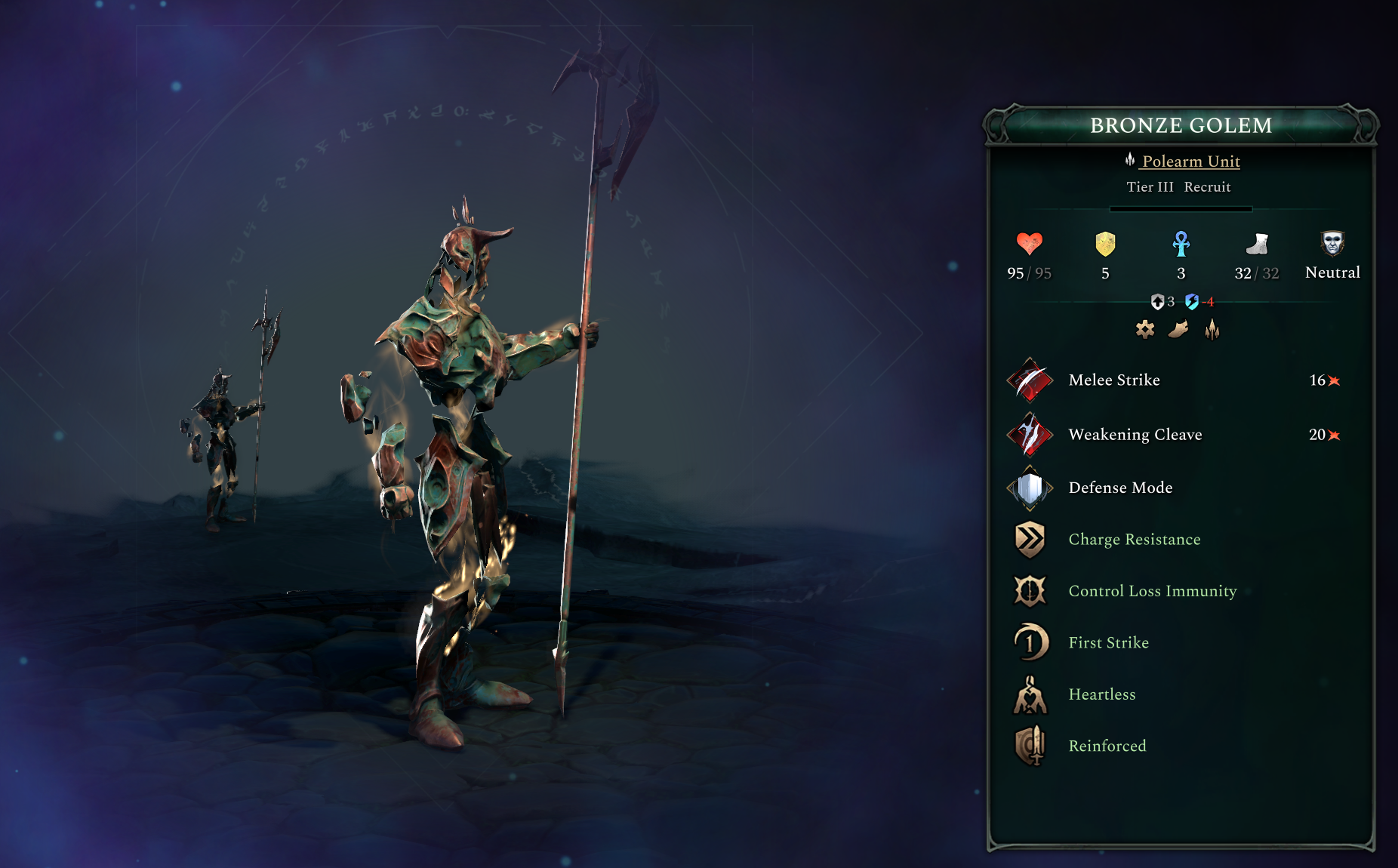Click the lightning shield weakness icon

click(1192, 302)
